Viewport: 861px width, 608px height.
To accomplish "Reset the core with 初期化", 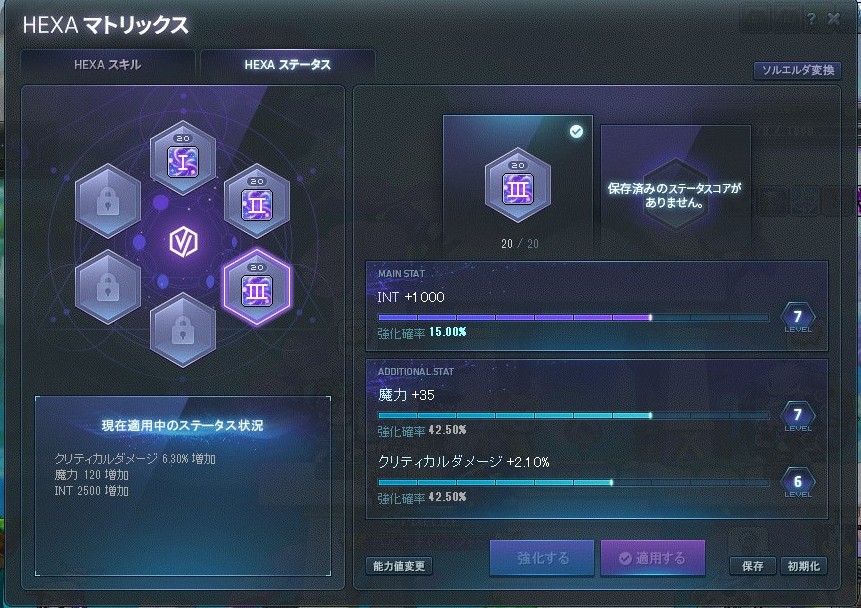I will coord(802,566).
